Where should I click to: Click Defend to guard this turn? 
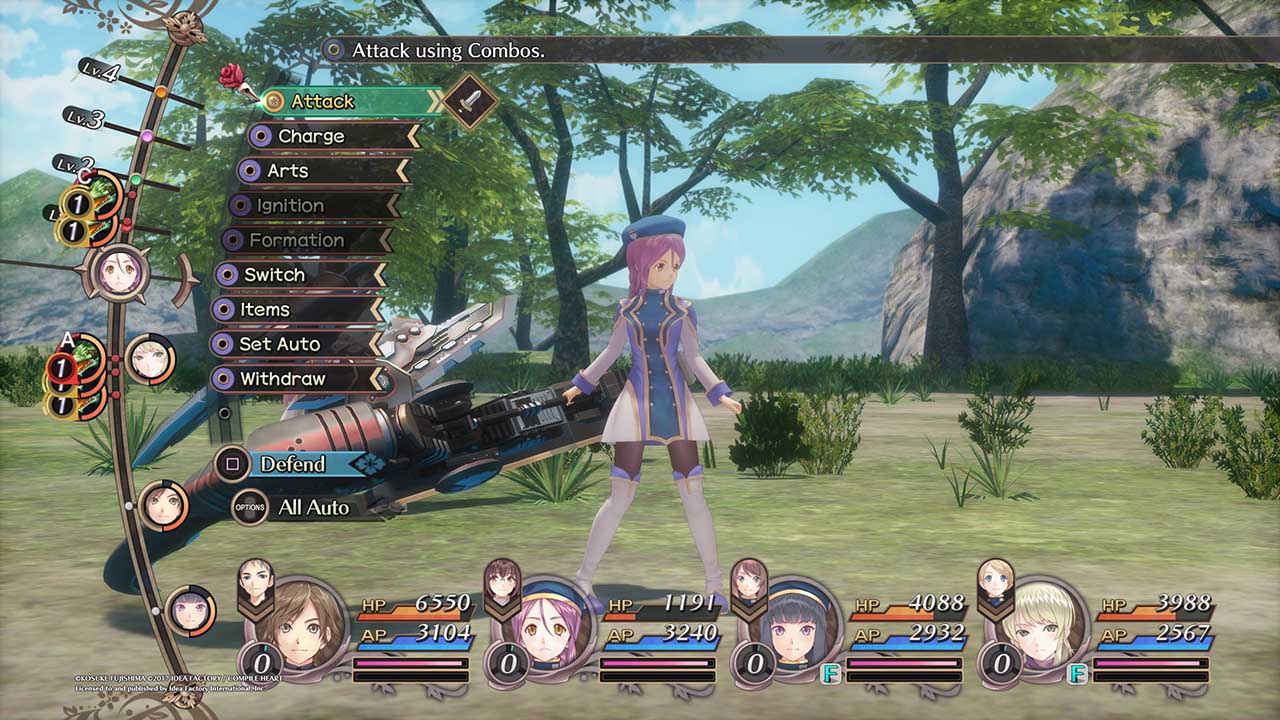point(293,464)
